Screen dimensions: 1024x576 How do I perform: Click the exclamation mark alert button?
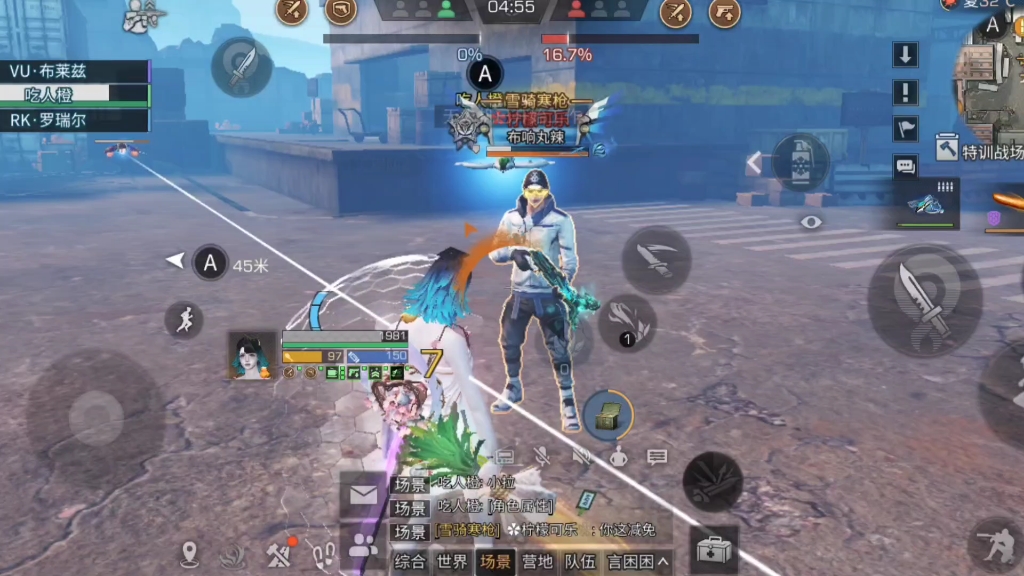coord(905,92)
